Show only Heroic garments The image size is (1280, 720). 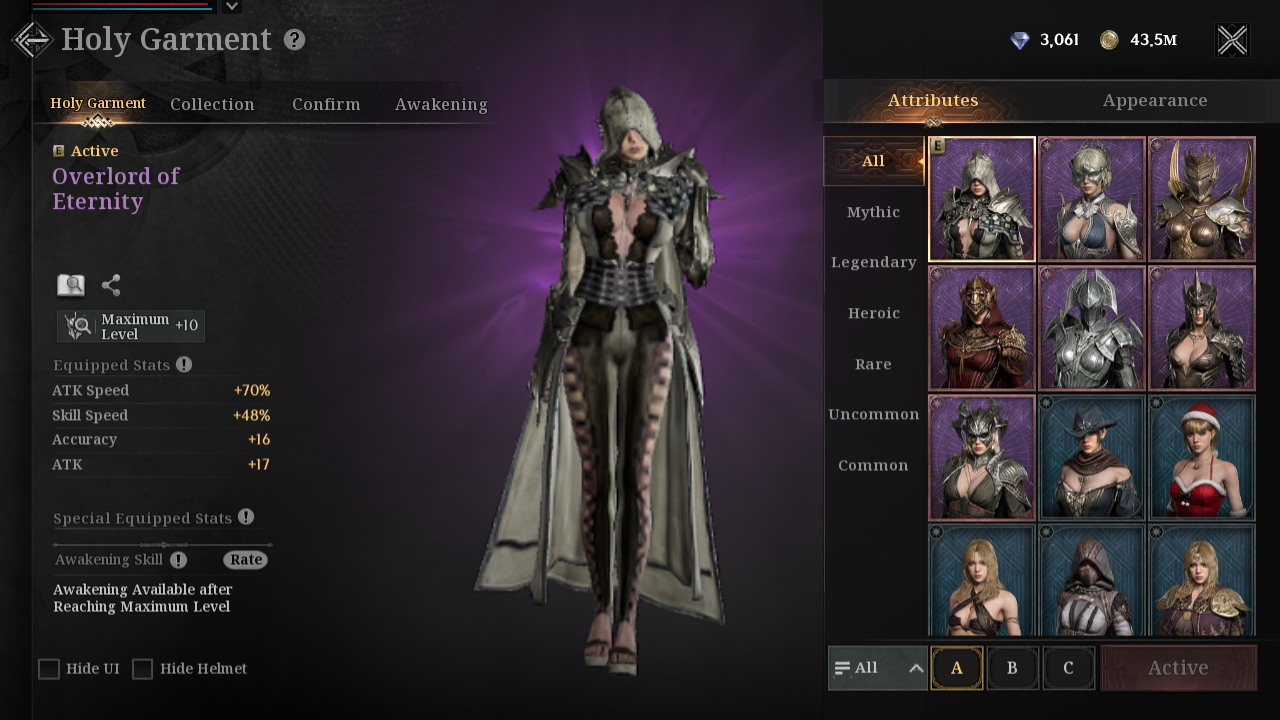[873, 313]
